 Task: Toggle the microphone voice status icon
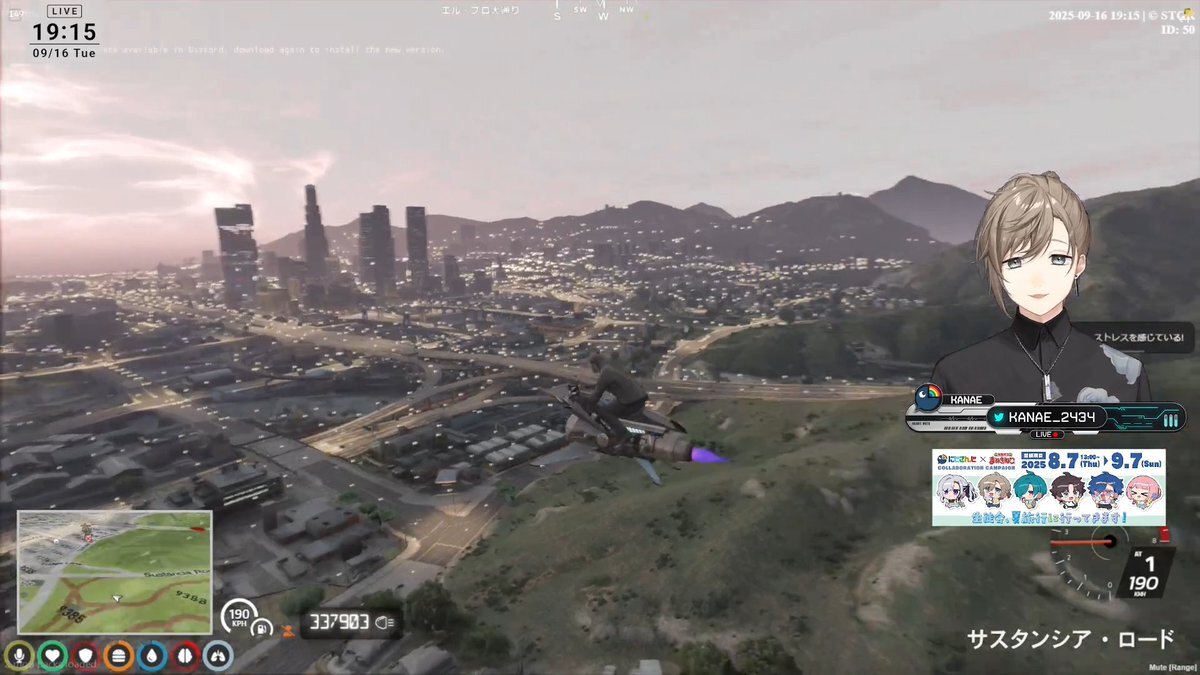click(x=18, y=656)
